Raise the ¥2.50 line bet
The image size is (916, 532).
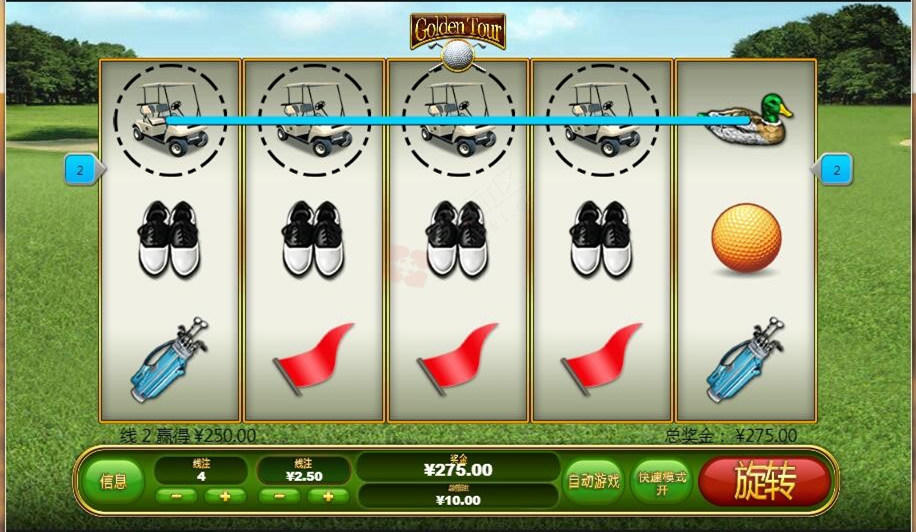tap(328, 496)
